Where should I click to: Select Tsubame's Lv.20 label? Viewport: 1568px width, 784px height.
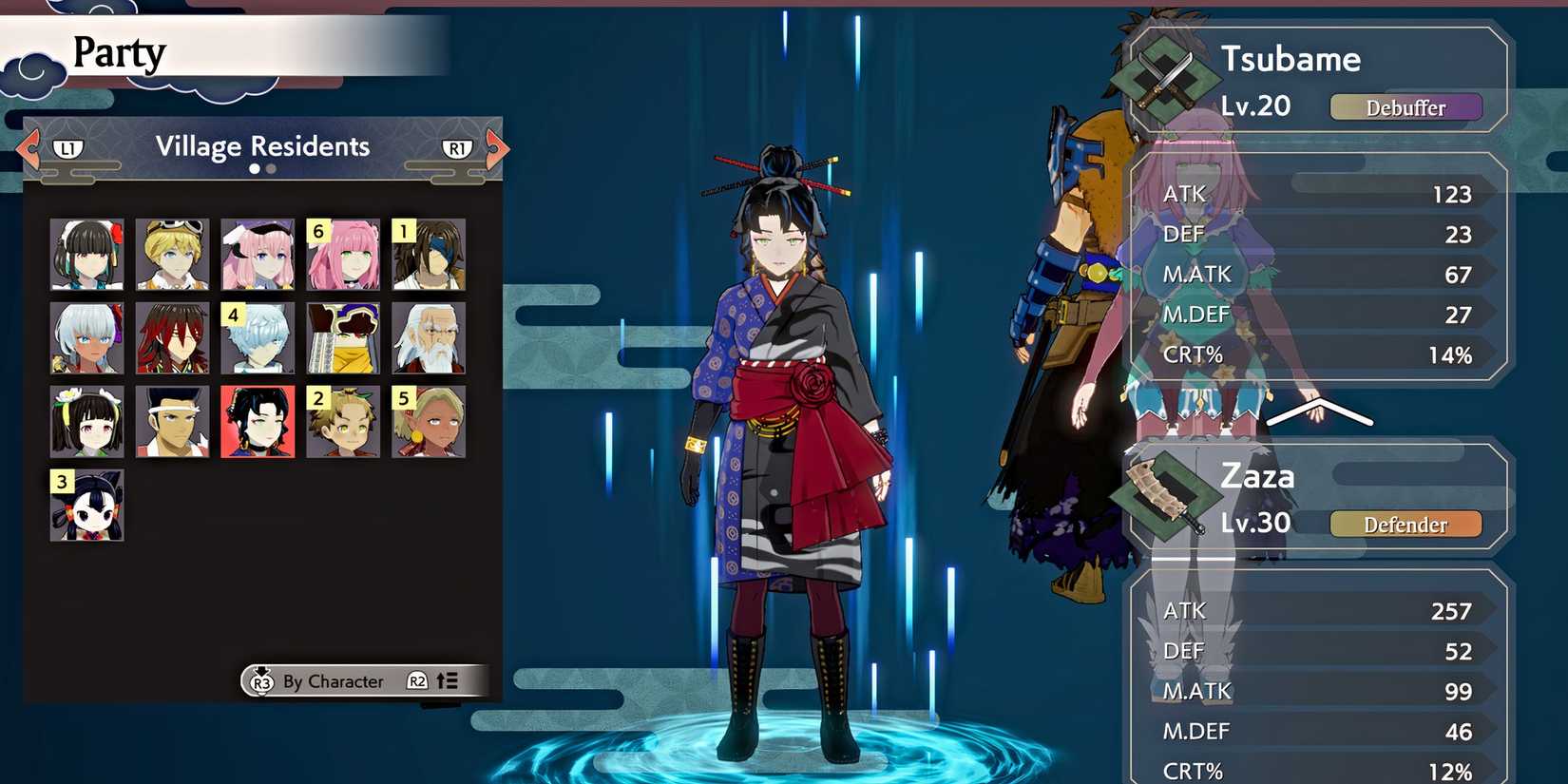1254,106
